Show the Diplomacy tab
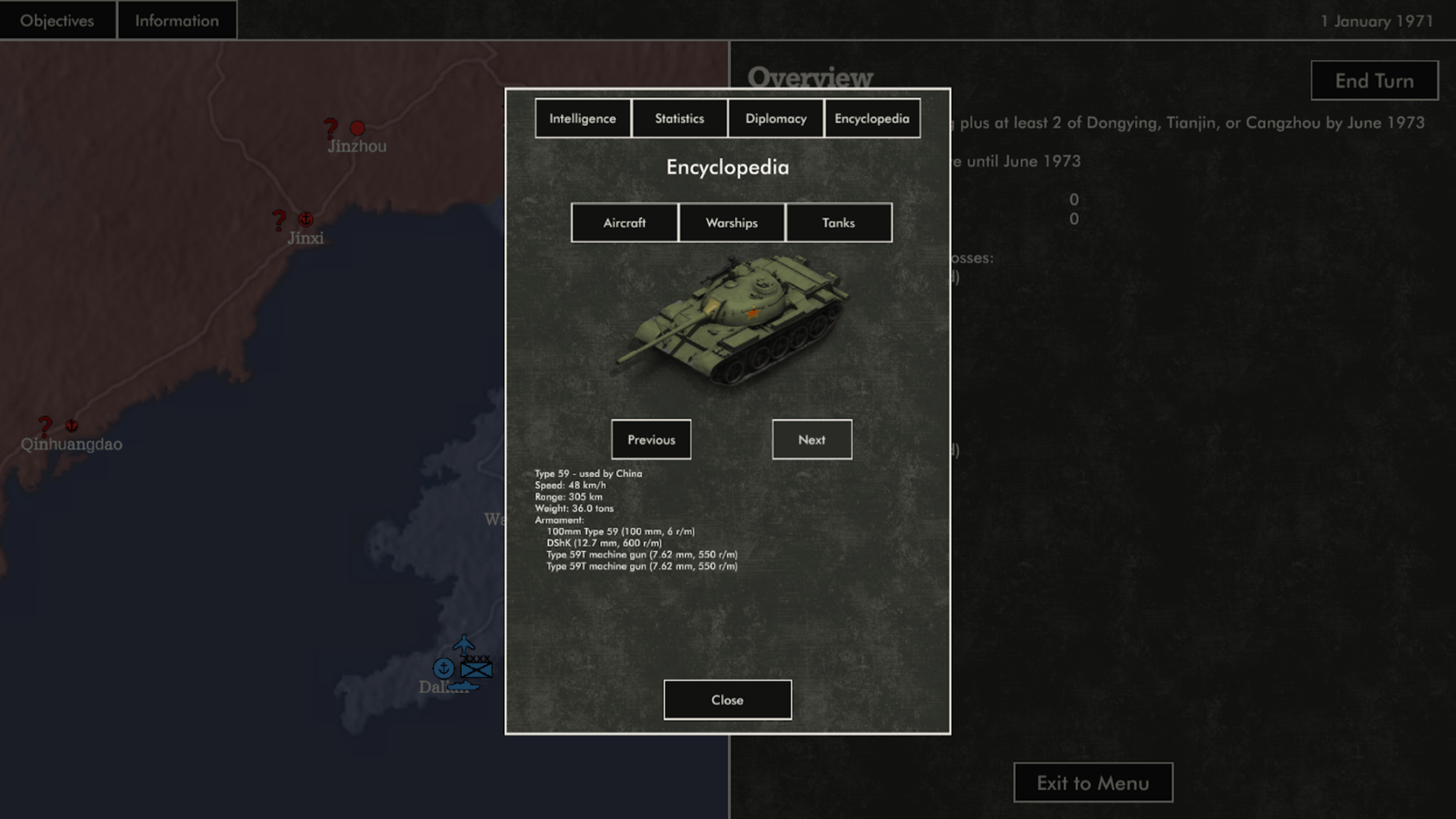Image resolution: width=1456 pixels, height=819 pixels. click(775, 119)
